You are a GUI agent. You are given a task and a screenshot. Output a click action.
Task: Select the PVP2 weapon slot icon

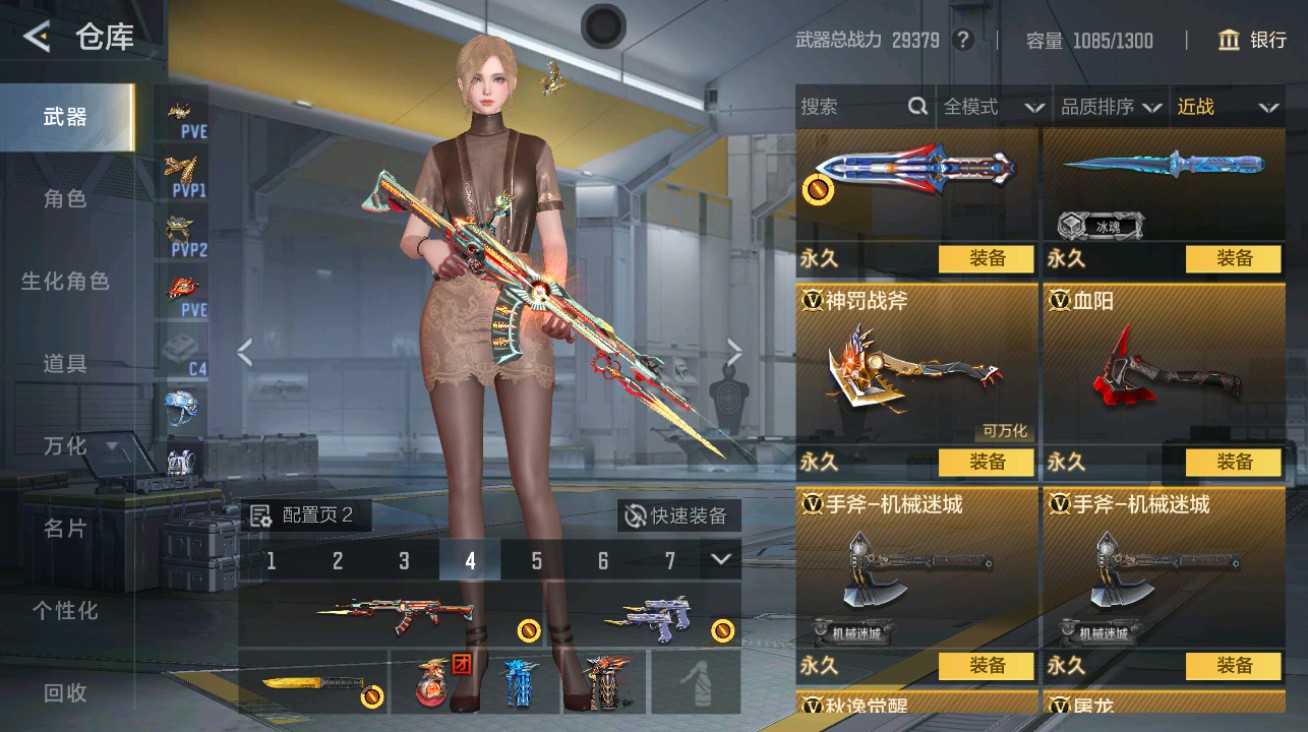[180, 232]
